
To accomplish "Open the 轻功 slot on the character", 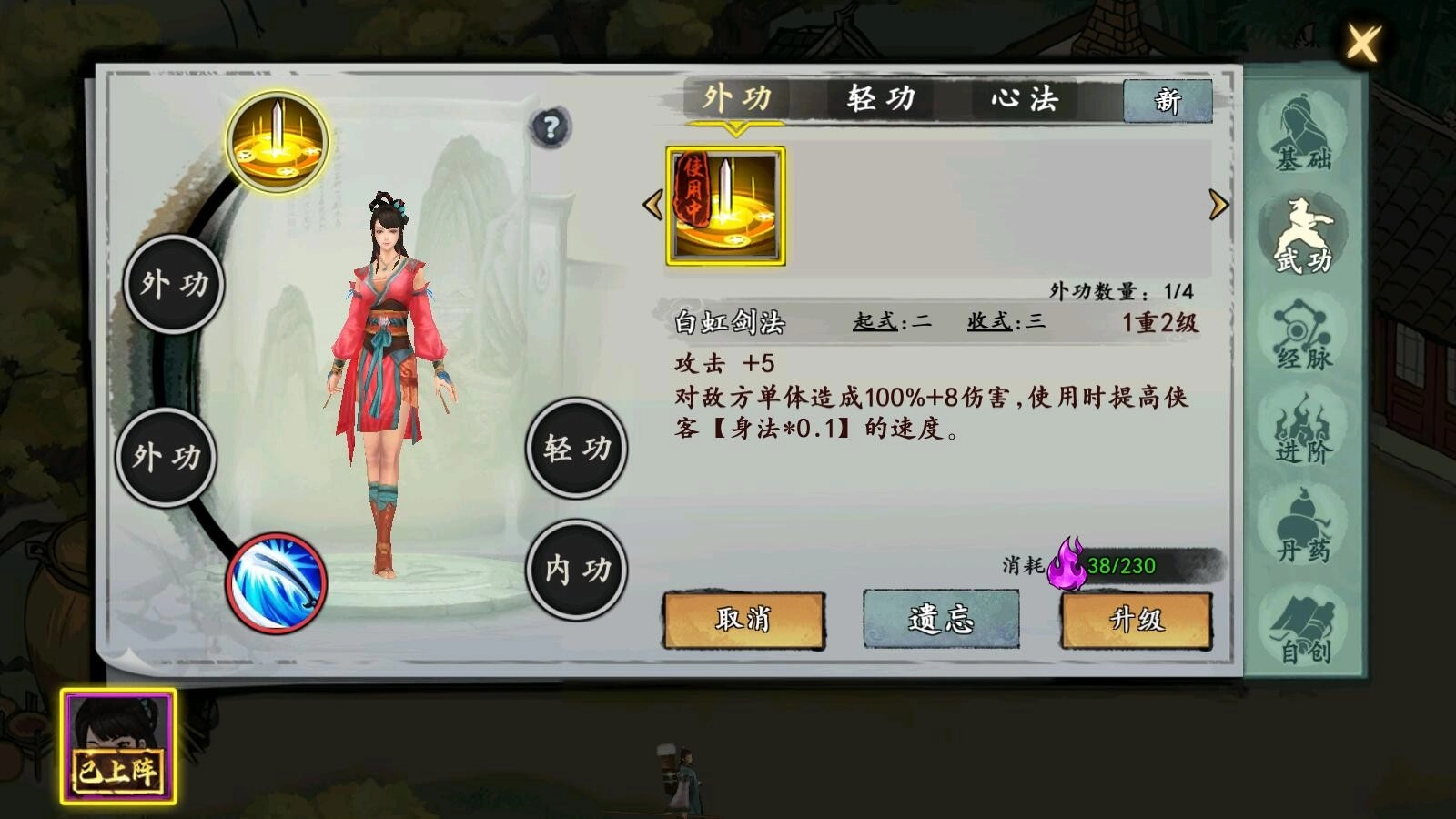I will (x=576, y=450).
